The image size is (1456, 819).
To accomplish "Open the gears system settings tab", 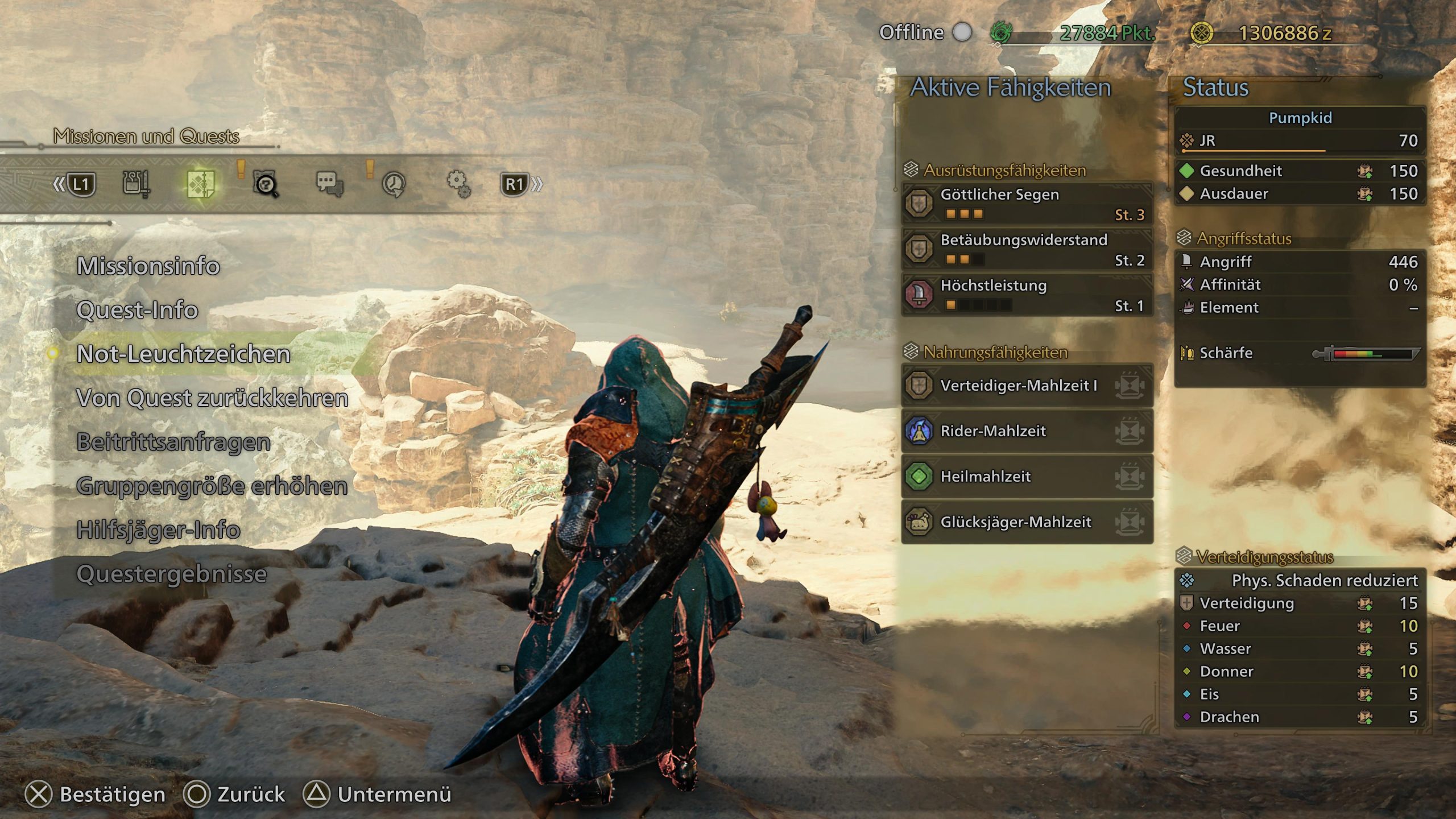I will click(x=458, y=184).
